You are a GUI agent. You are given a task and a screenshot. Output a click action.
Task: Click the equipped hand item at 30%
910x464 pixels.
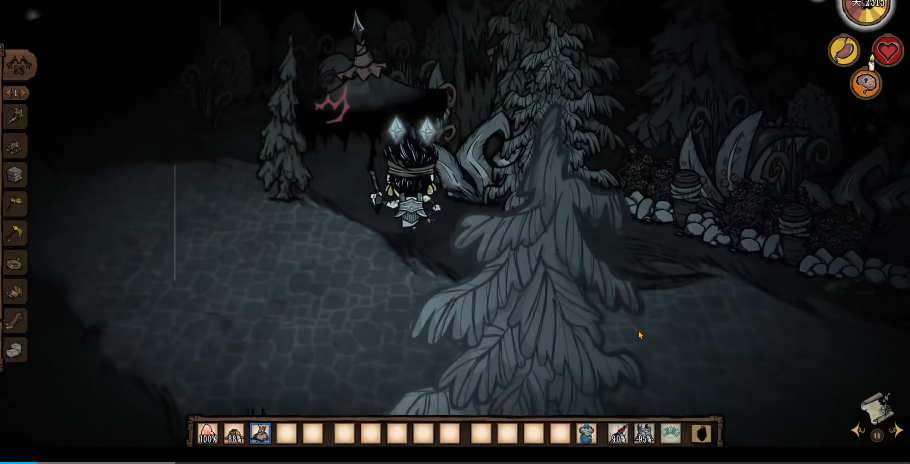click(618, 433)
